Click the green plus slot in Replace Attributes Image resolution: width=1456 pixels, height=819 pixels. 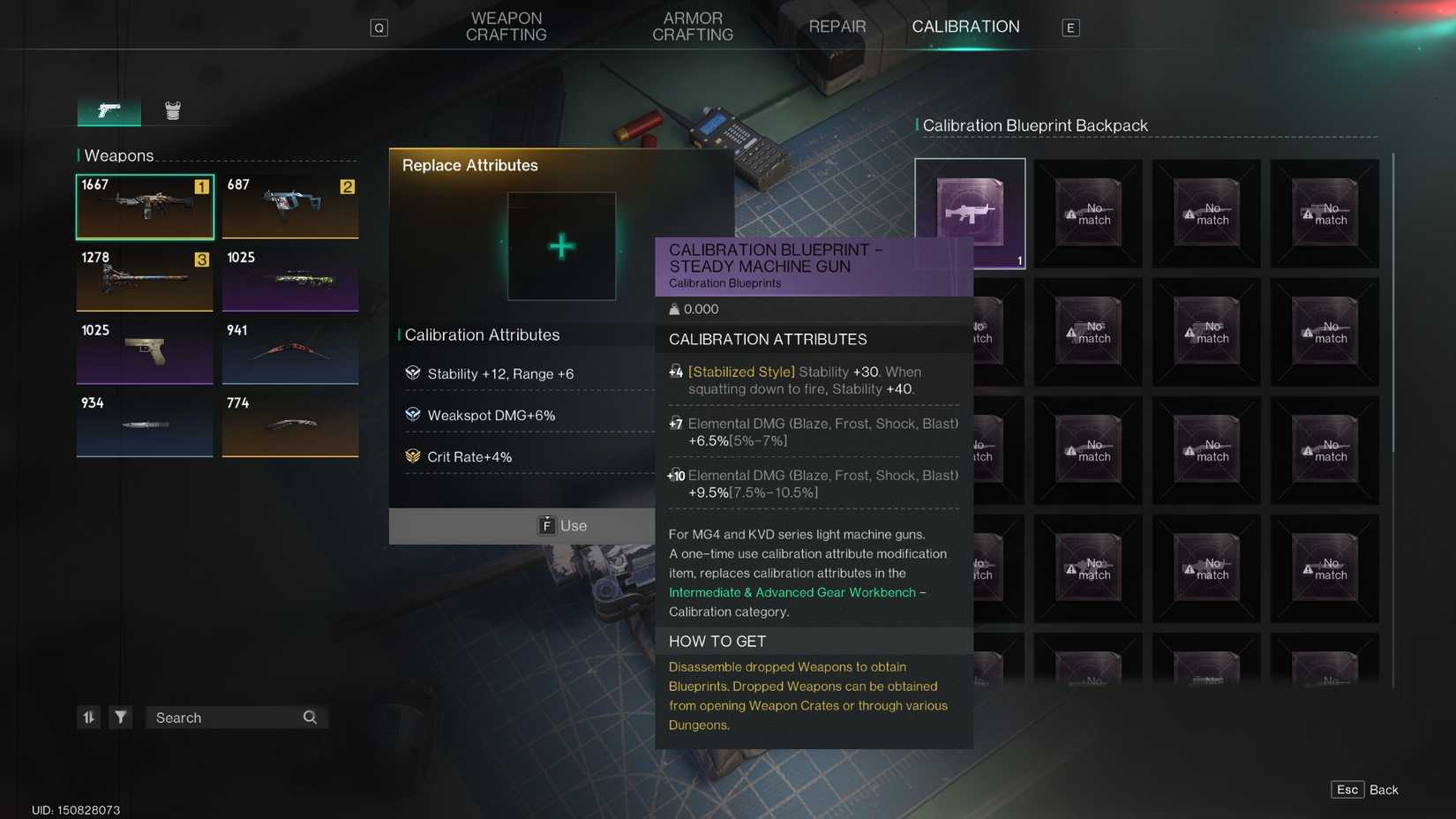(x=561, y=247)
